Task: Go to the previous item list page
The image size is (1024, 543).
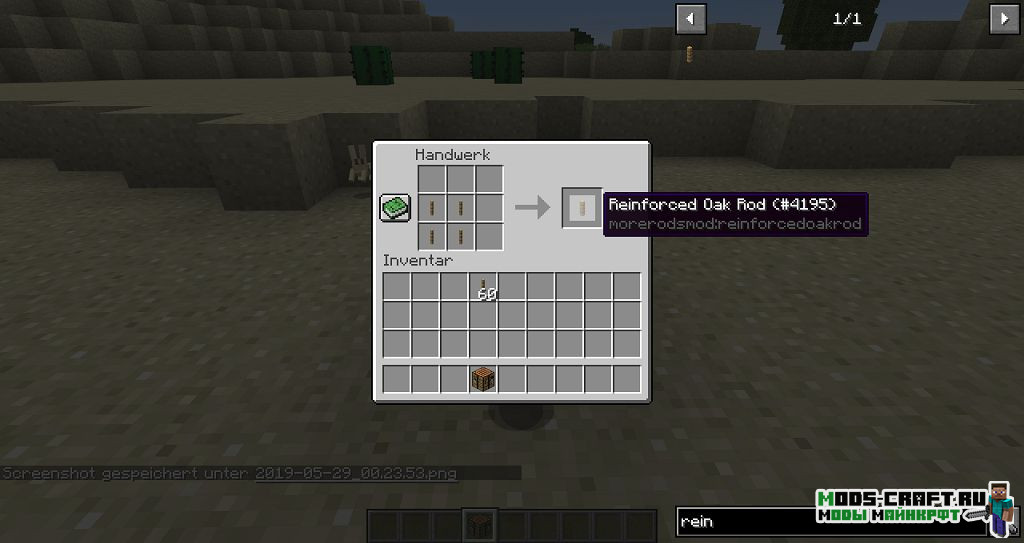Action: (691, 18)
